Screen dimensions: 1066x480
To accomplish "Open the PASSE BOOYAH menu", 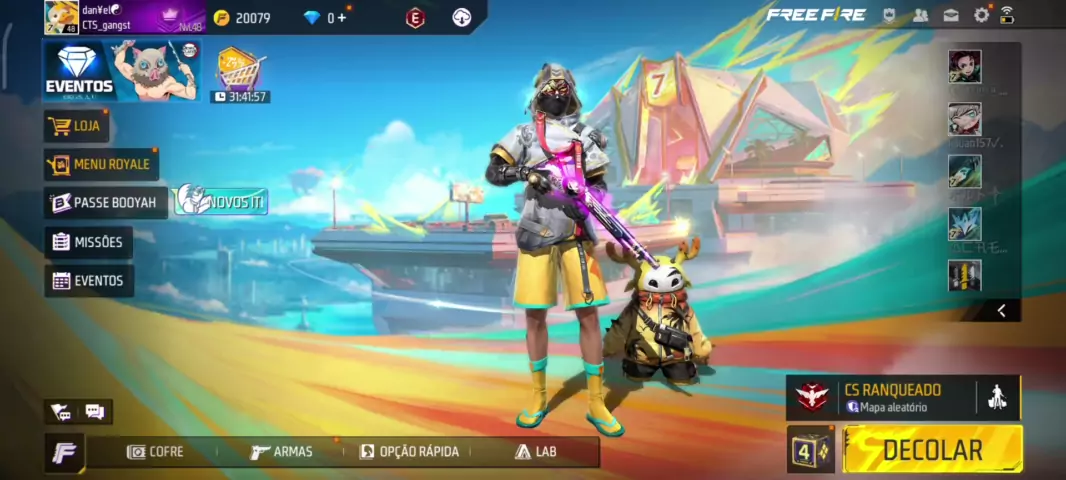I will (105, 202).
